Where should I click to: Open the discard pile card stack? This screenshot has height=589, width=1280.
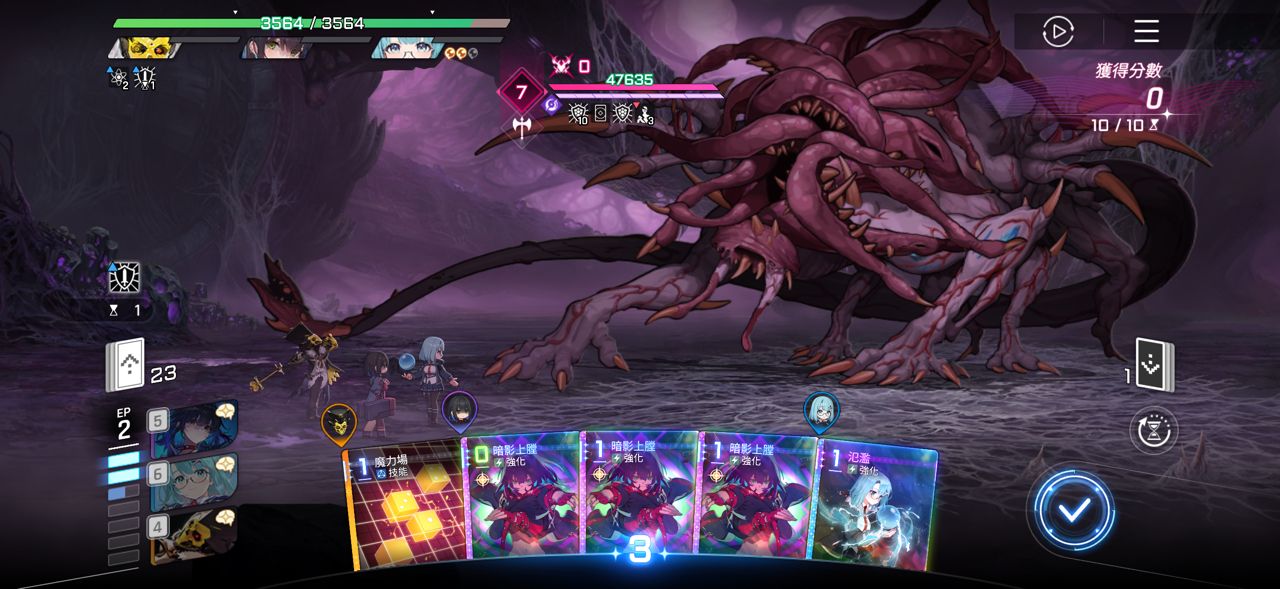pos(1155,366)
